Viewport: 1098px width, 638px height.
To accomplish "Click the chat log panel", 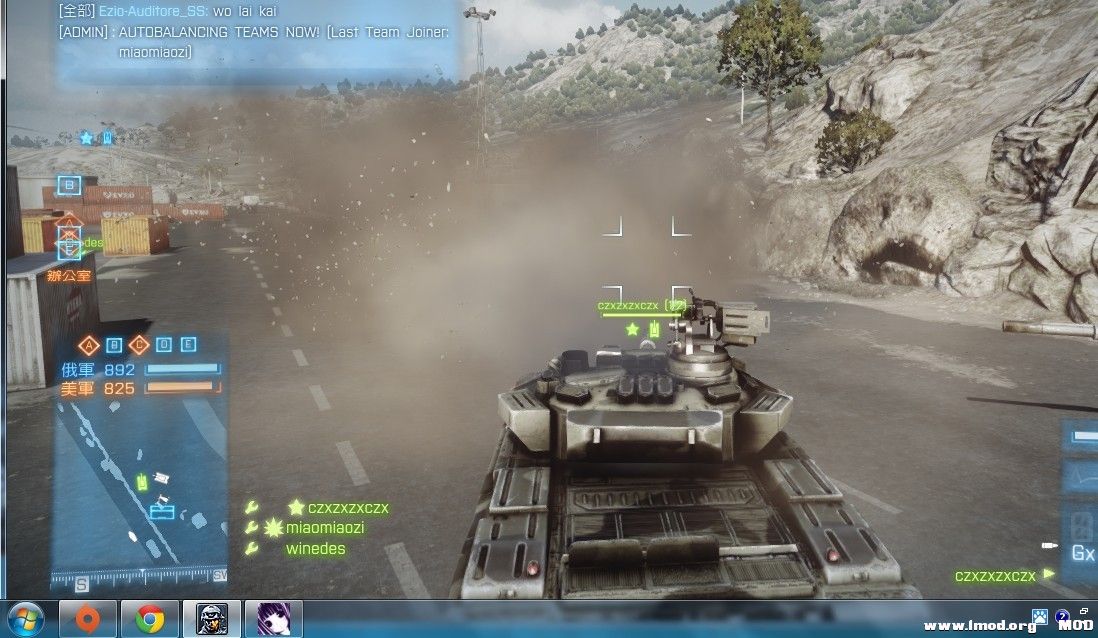I will click(x=257, y=40).
